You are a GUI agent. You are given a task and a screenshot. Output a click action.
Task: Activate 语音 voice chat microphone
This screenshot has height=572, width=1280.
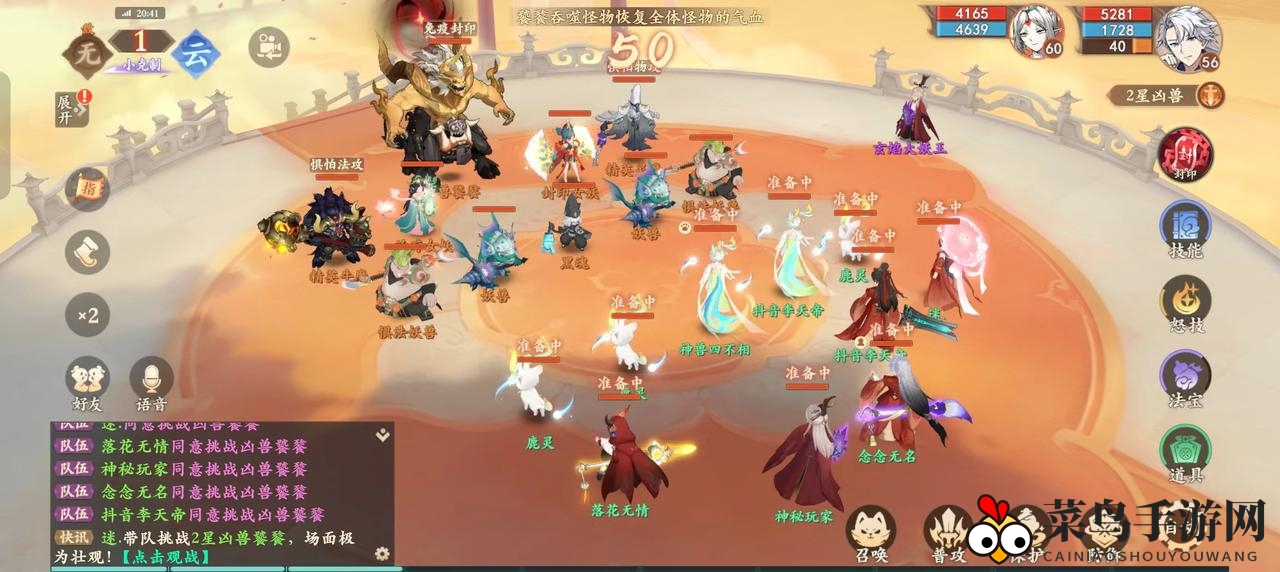[x=151, y=383]
